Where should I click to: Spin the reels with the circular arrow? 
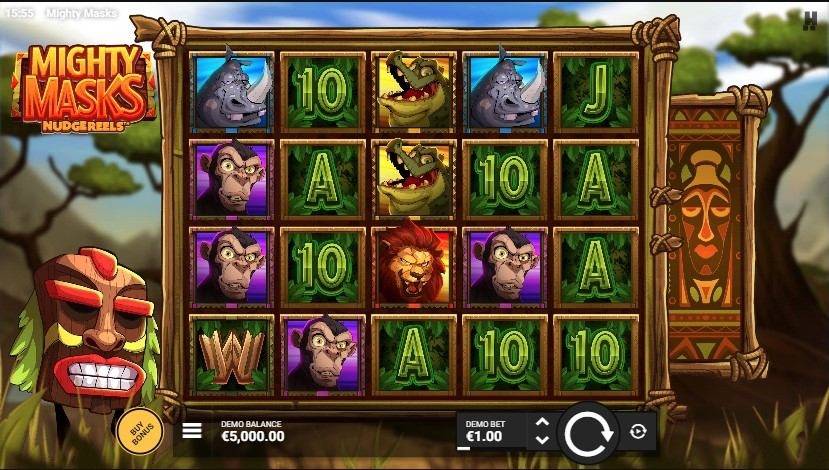tap(587, 432)
